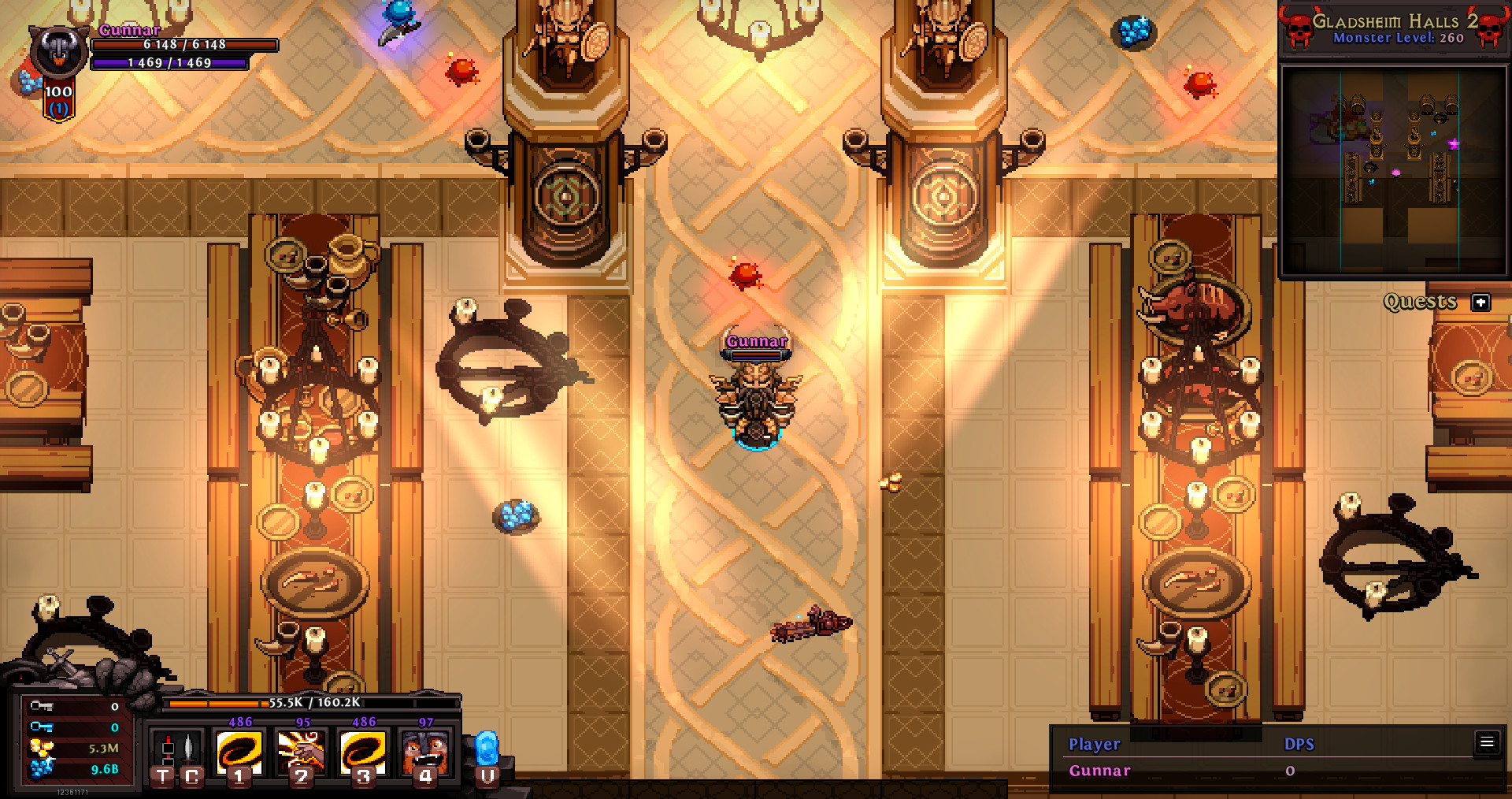
Task: Expand the Quests panel with the plus button
Action: tap(1481, 302)
